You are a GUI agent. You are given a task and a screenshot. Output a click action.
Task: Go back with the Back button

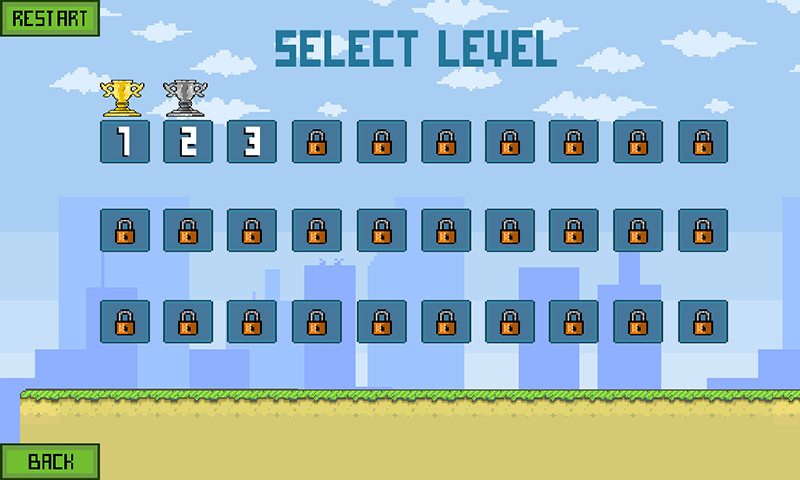click(50, 461)
